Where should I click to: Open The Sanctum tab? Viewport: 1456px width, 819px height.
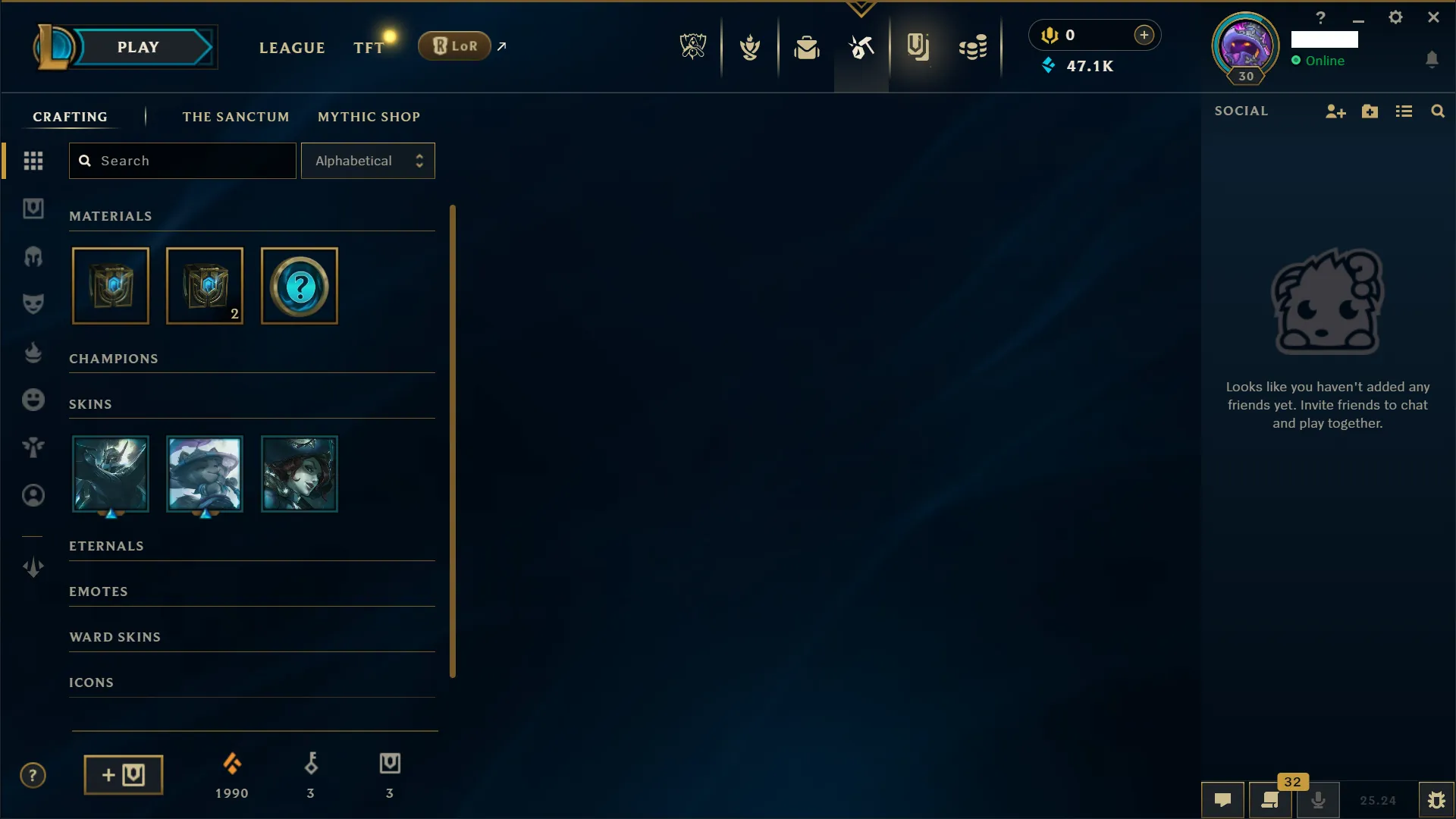[x=236, y=116]
